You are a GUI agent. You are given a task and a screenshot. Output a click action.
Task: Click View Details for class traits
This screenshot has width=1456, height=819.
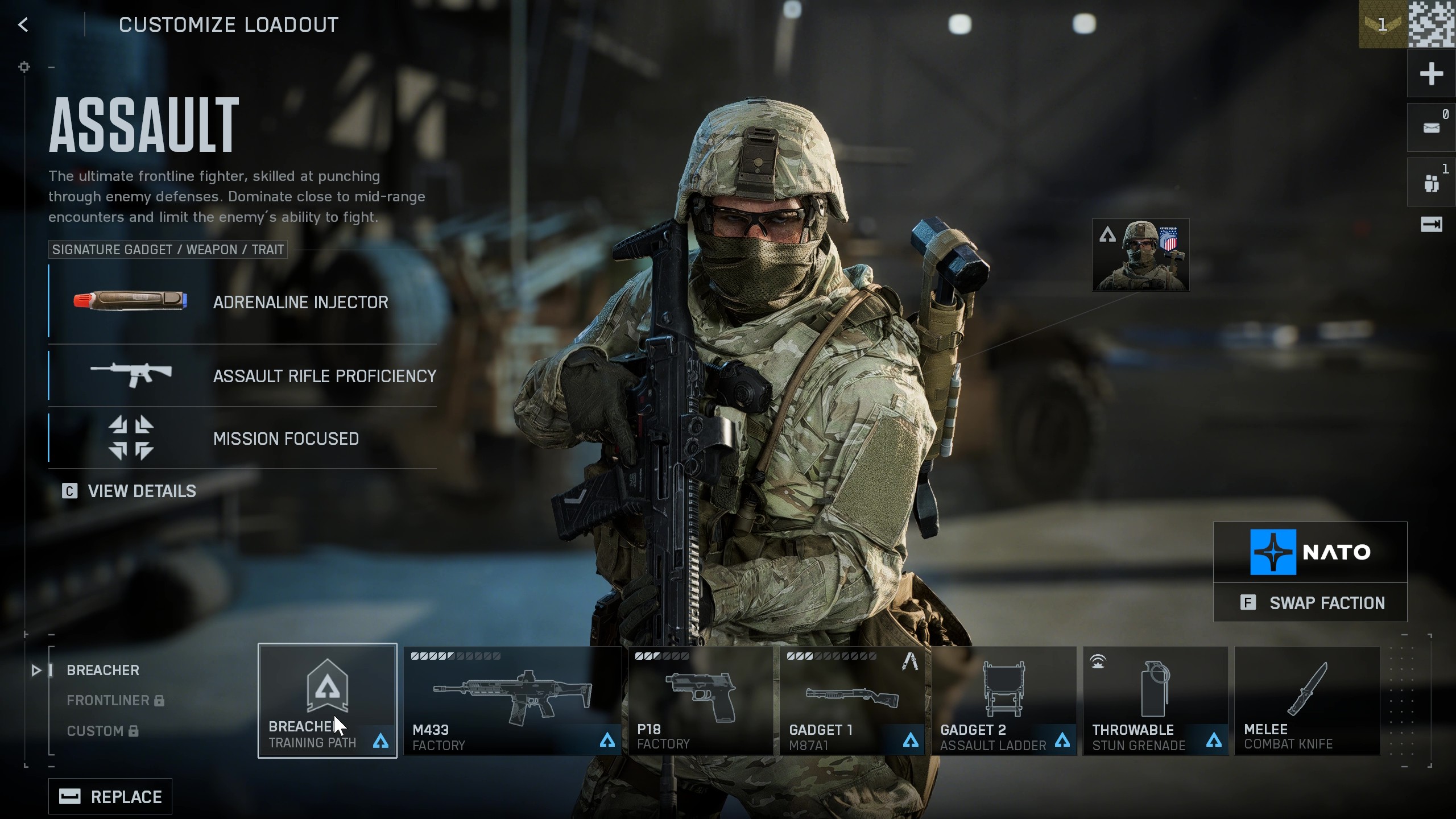click(x=141, y=491)
